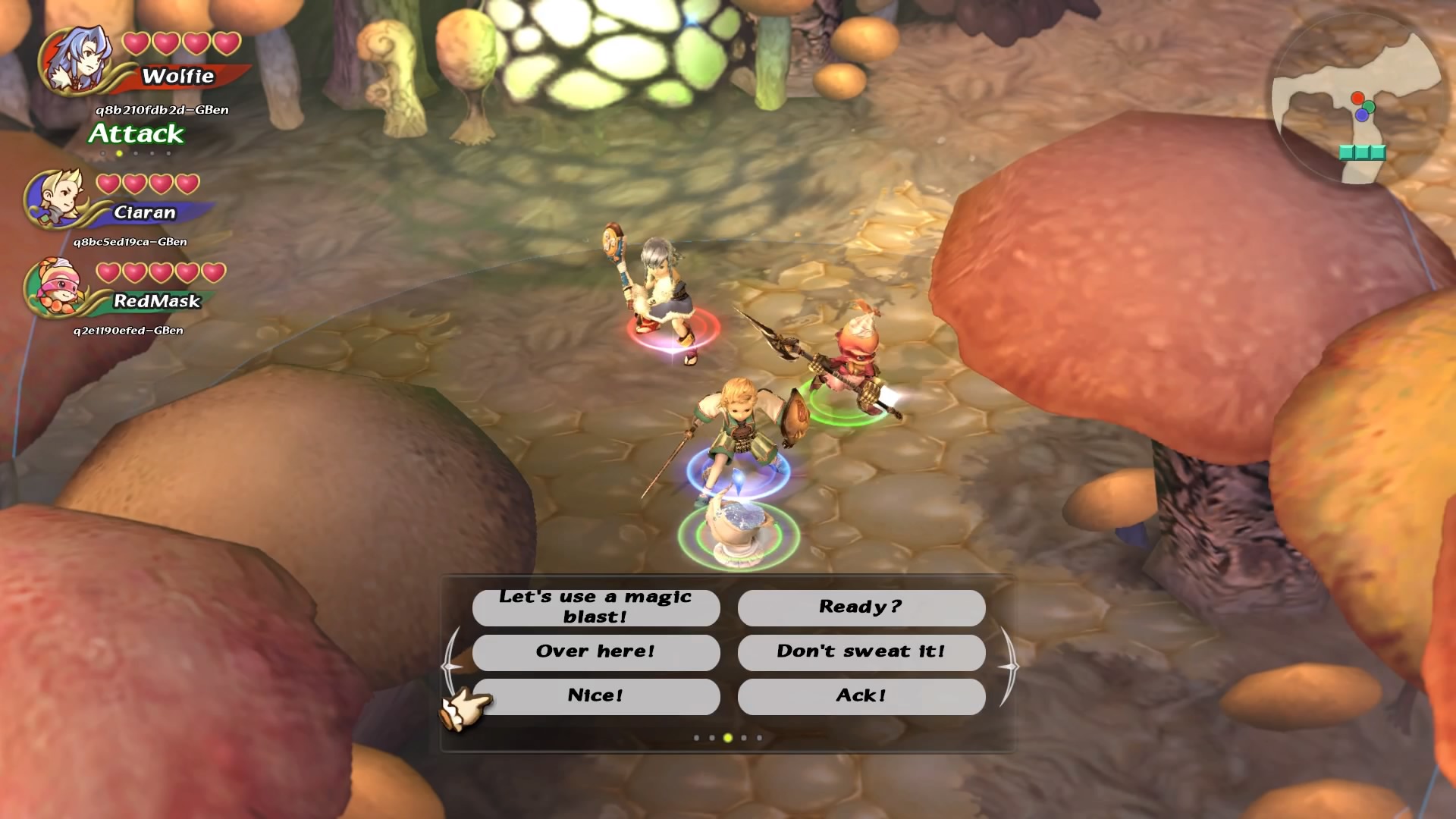Go to previous phrase page with left arrow
The image size is (1456, 819).
[452, 667]
